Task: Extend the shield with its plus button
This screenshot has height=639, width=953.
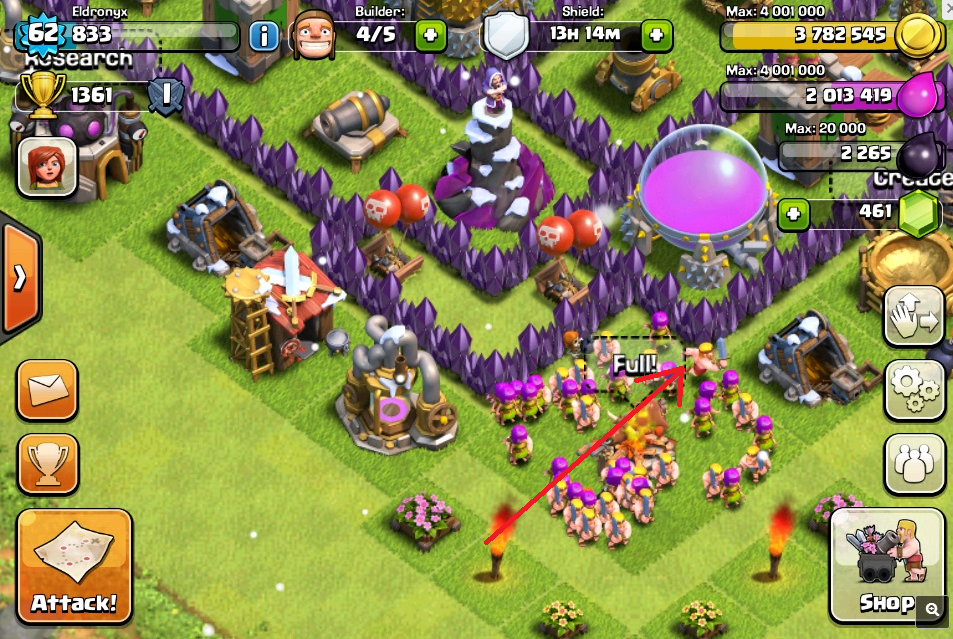Action: click(656, 36)
